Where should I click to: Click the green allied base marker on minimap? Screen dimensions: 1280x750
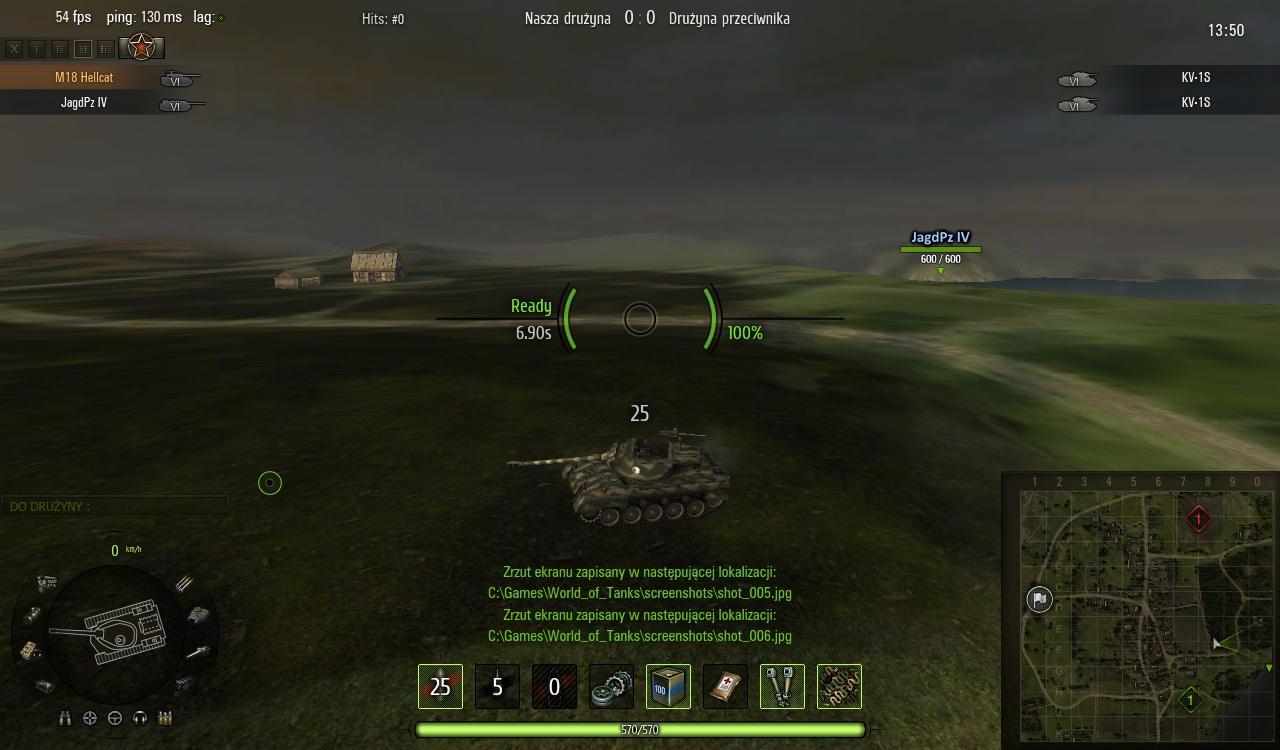[x=1190, y=700]
